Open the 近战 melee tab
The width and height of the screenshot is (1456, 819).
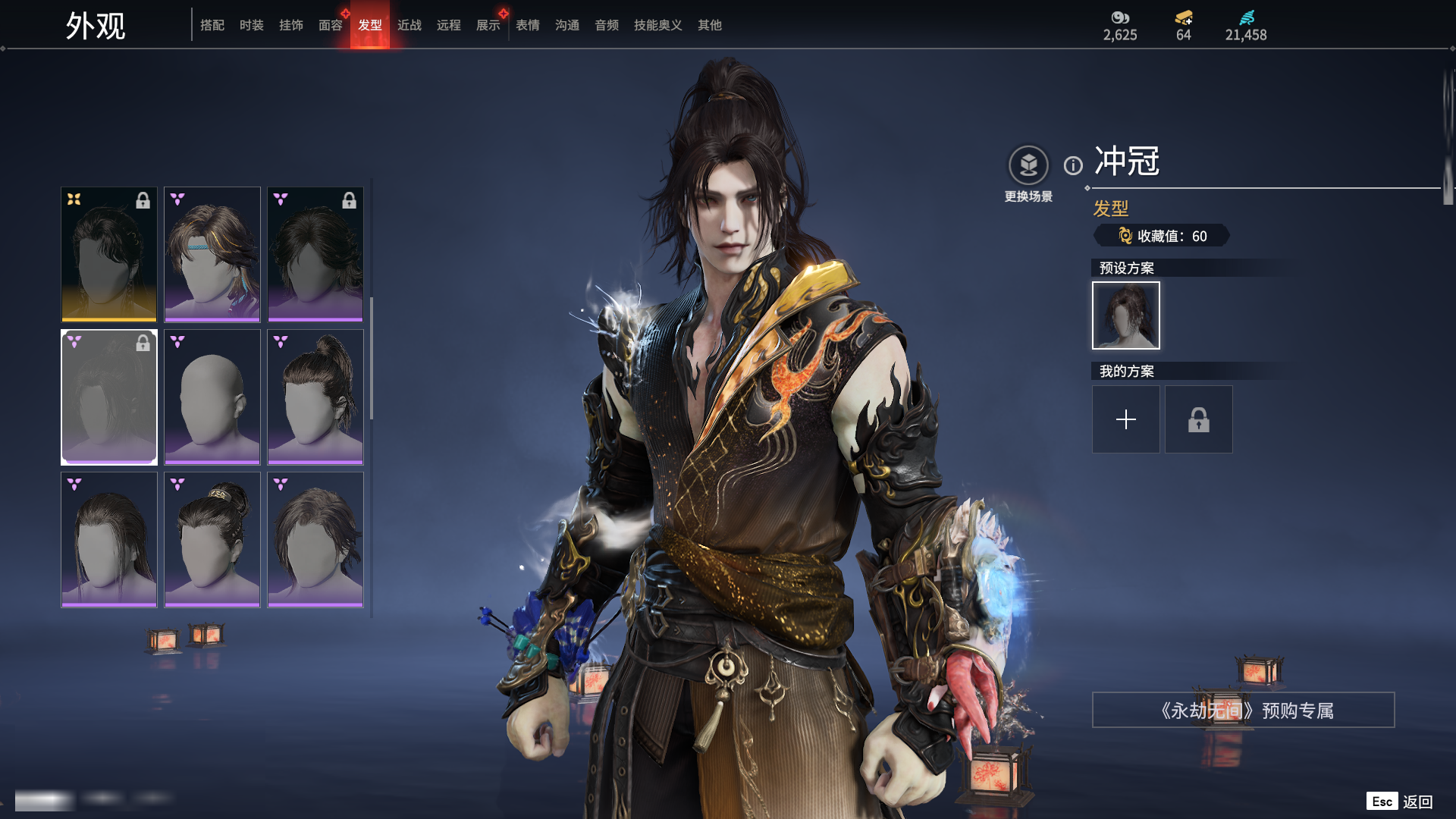pos(409,25)
